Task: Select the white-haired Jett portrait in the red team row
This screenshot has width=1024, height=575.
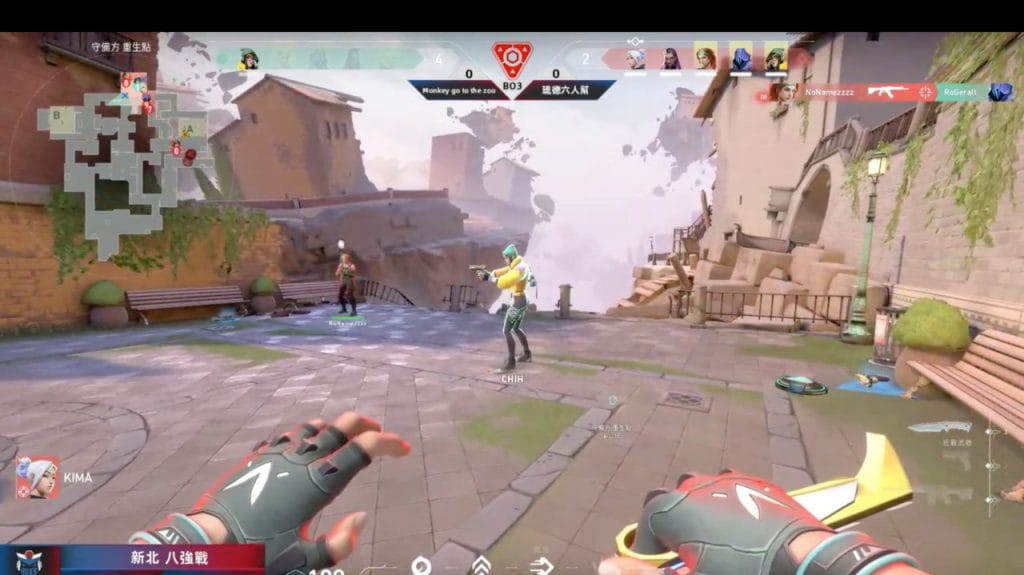Action: point(635,59)
